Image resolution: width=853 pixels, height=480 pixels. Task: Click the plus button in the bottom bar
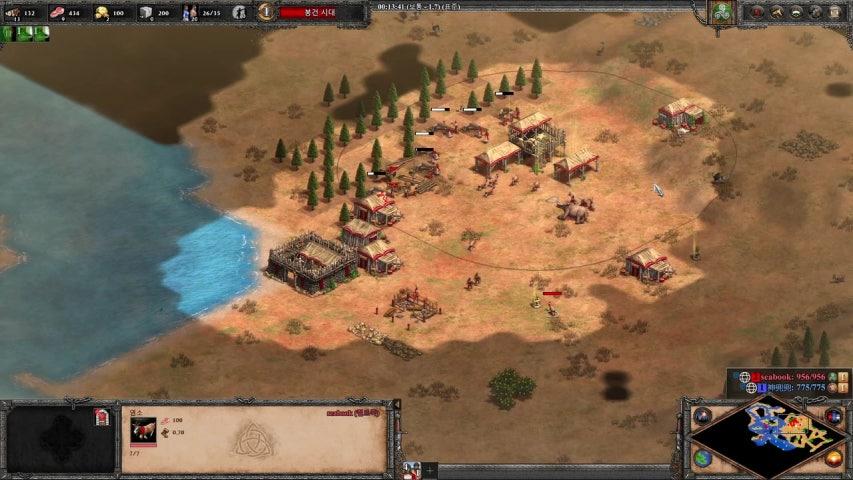431,469
